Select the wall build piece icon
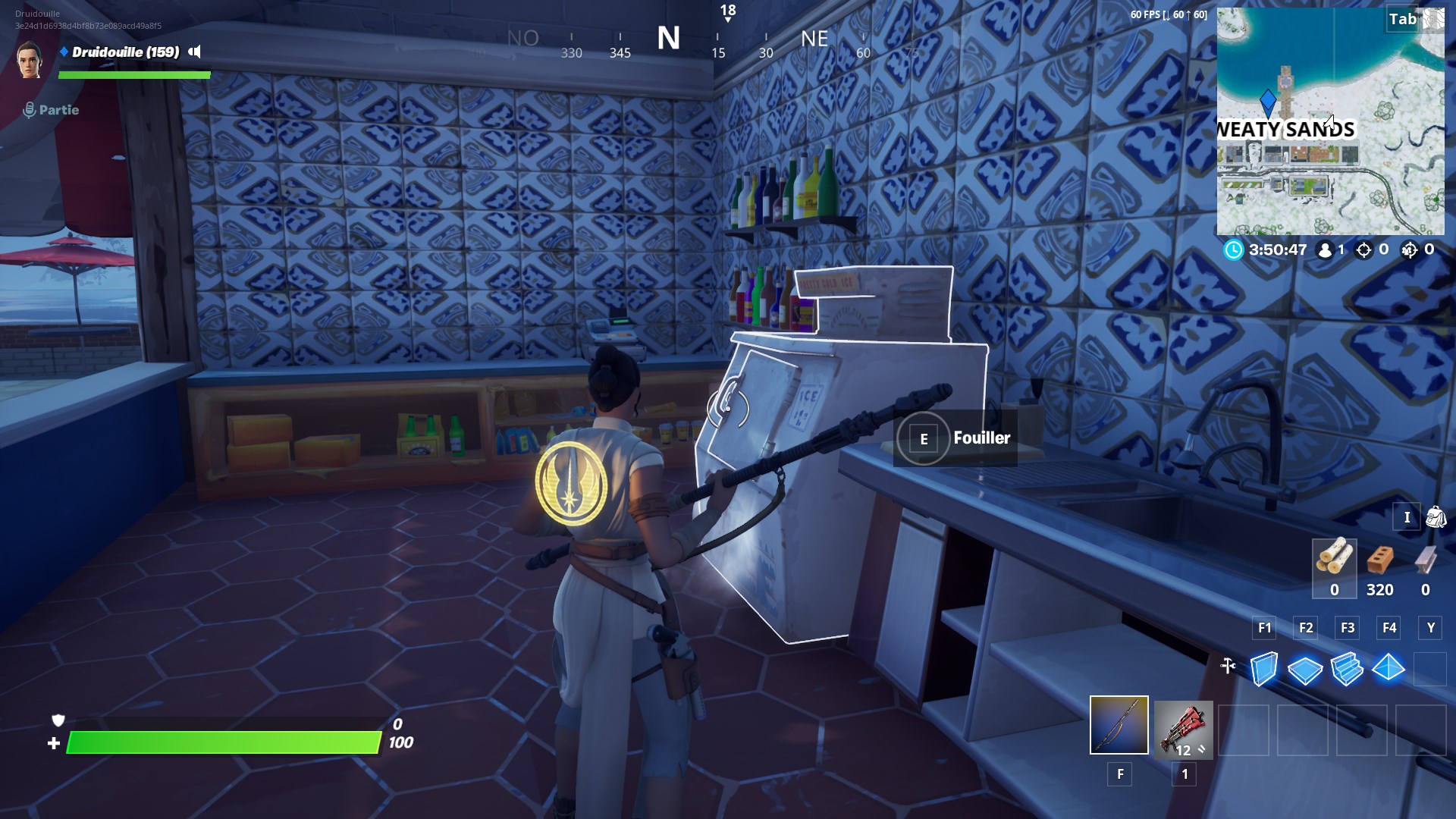The width and height of the screenshot is (1456, 819). (x=1264, y=669)
